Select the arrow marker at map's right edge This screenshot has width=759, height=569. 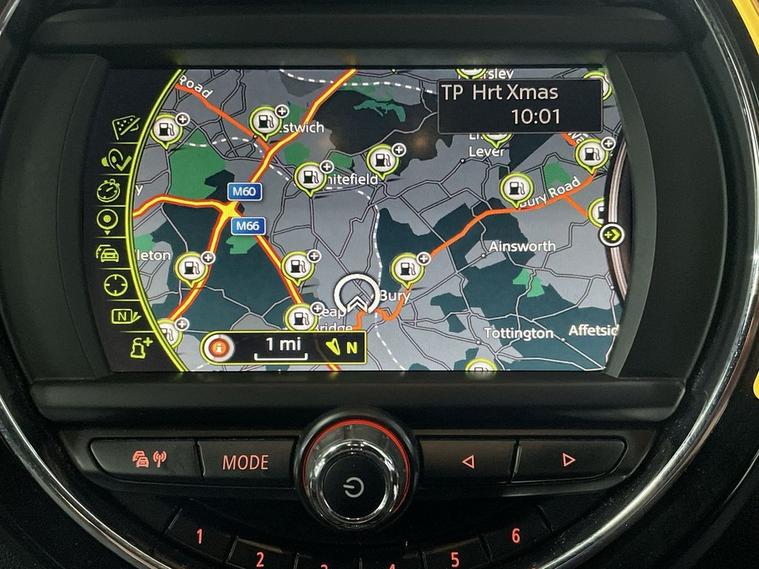(x=611, y=235)
